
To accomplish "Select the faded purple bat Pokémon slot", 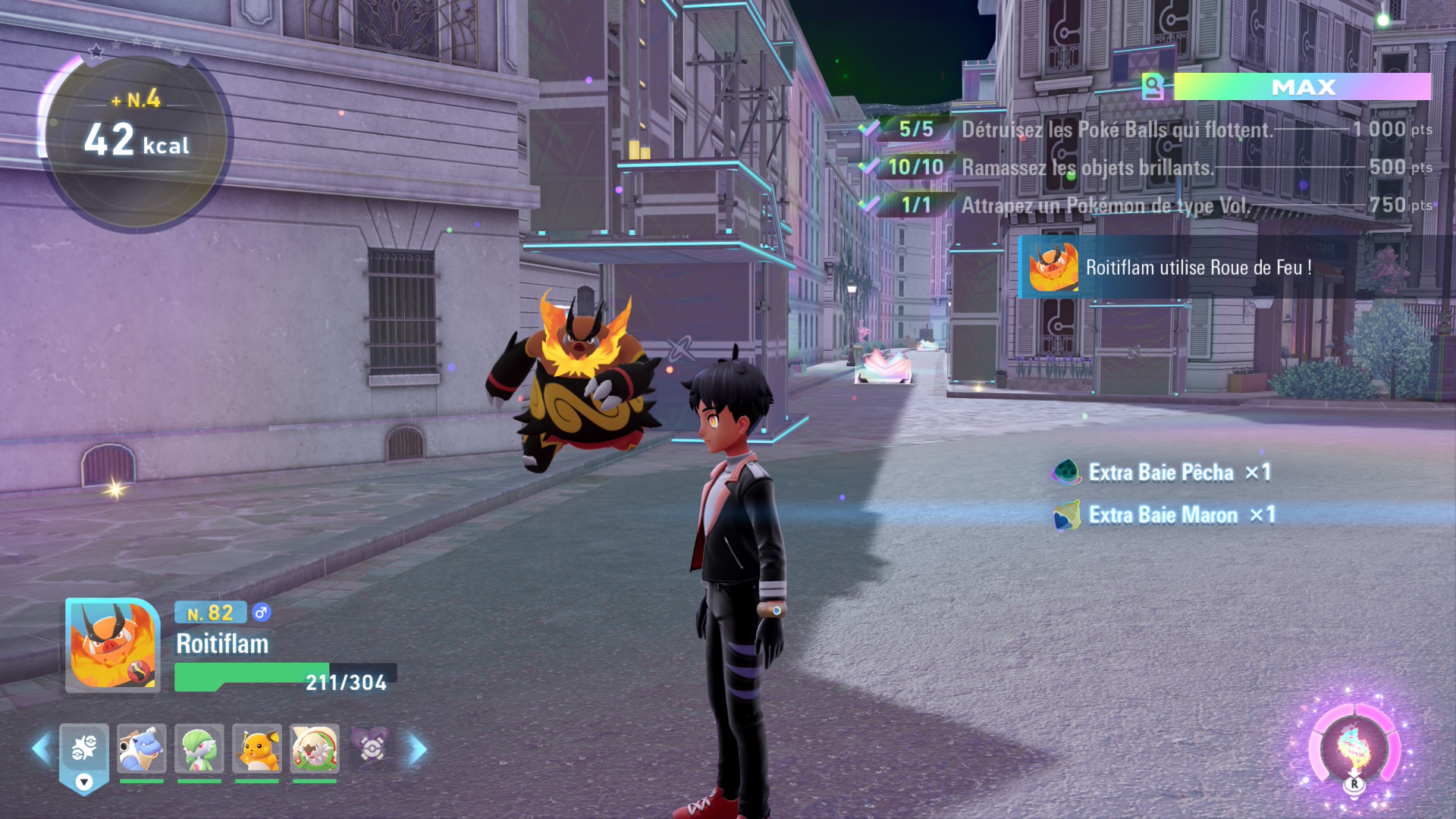I will tap(372, 748).
